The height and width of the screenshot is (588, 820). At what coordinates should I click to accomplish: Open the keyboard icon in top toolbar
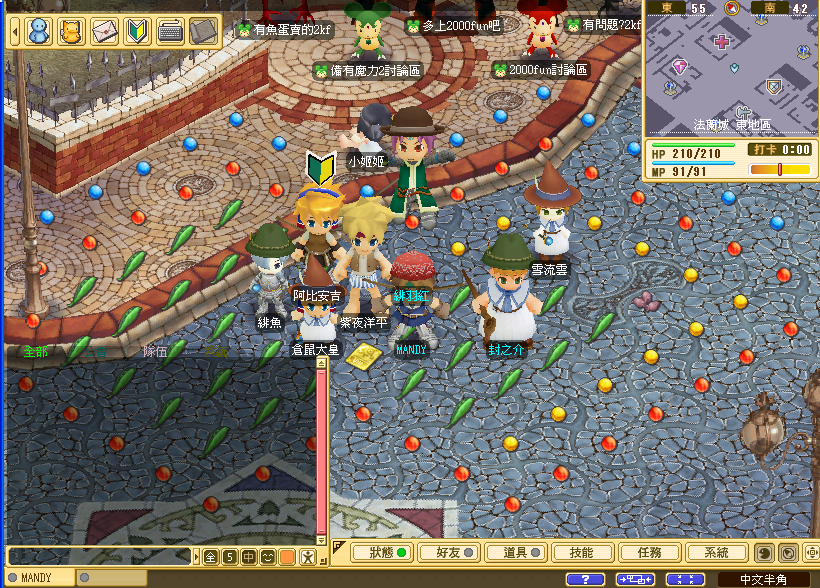click(171, 32)
